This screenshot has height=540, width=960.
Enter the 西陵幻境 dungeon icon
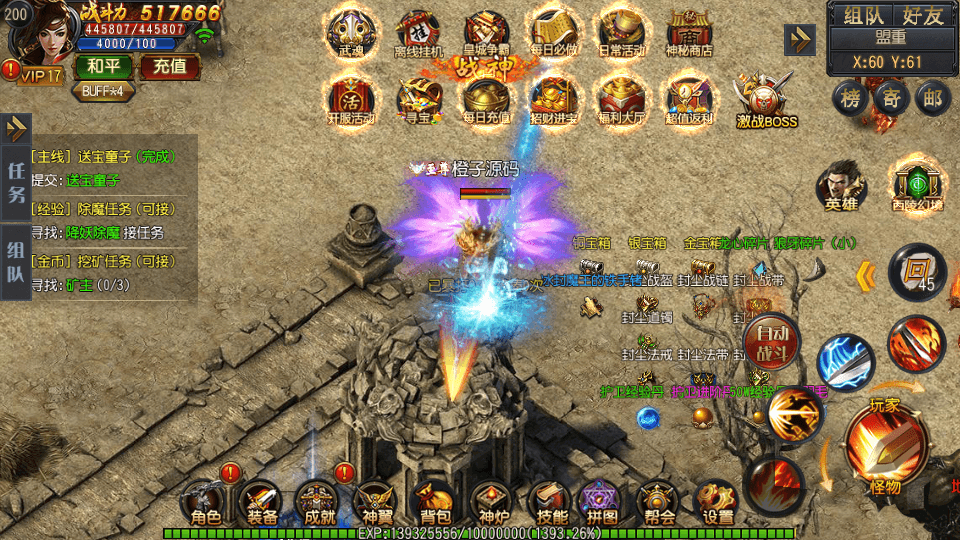pos(918,184)
